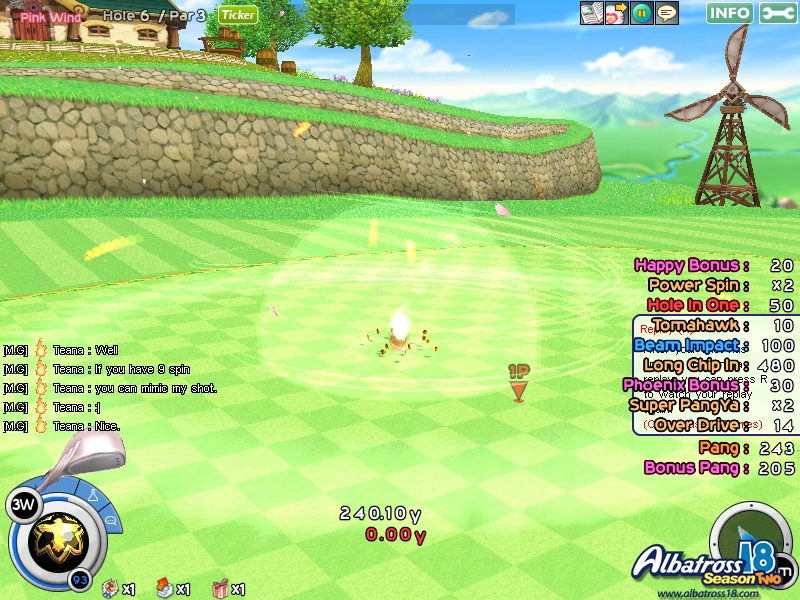Pause the game with the teal pause icon
Screen dimensions: 800x600
tap(642, 13)
